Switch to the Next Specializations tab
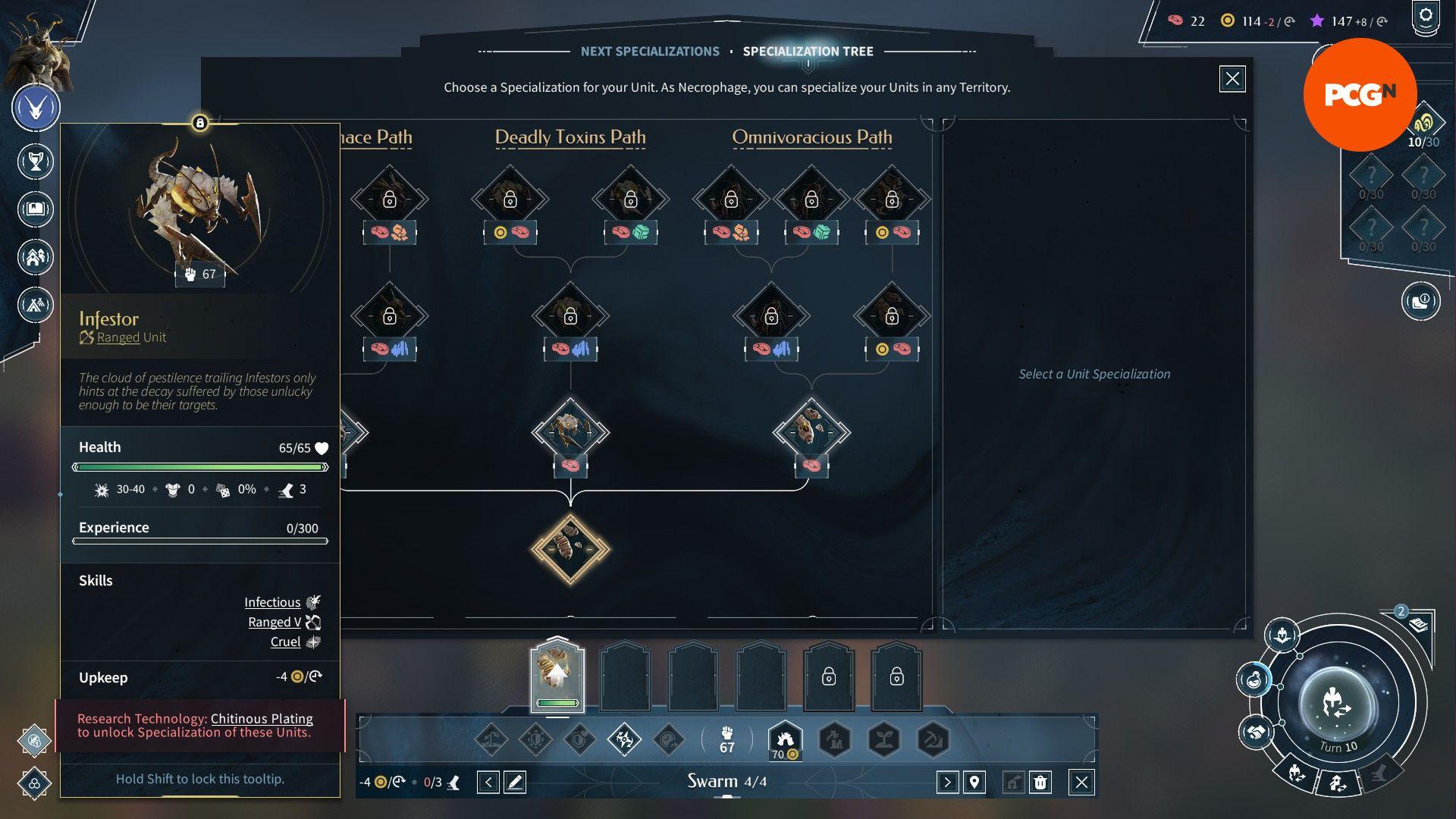This screenshot has height=819, width=1456. point(649,52)
